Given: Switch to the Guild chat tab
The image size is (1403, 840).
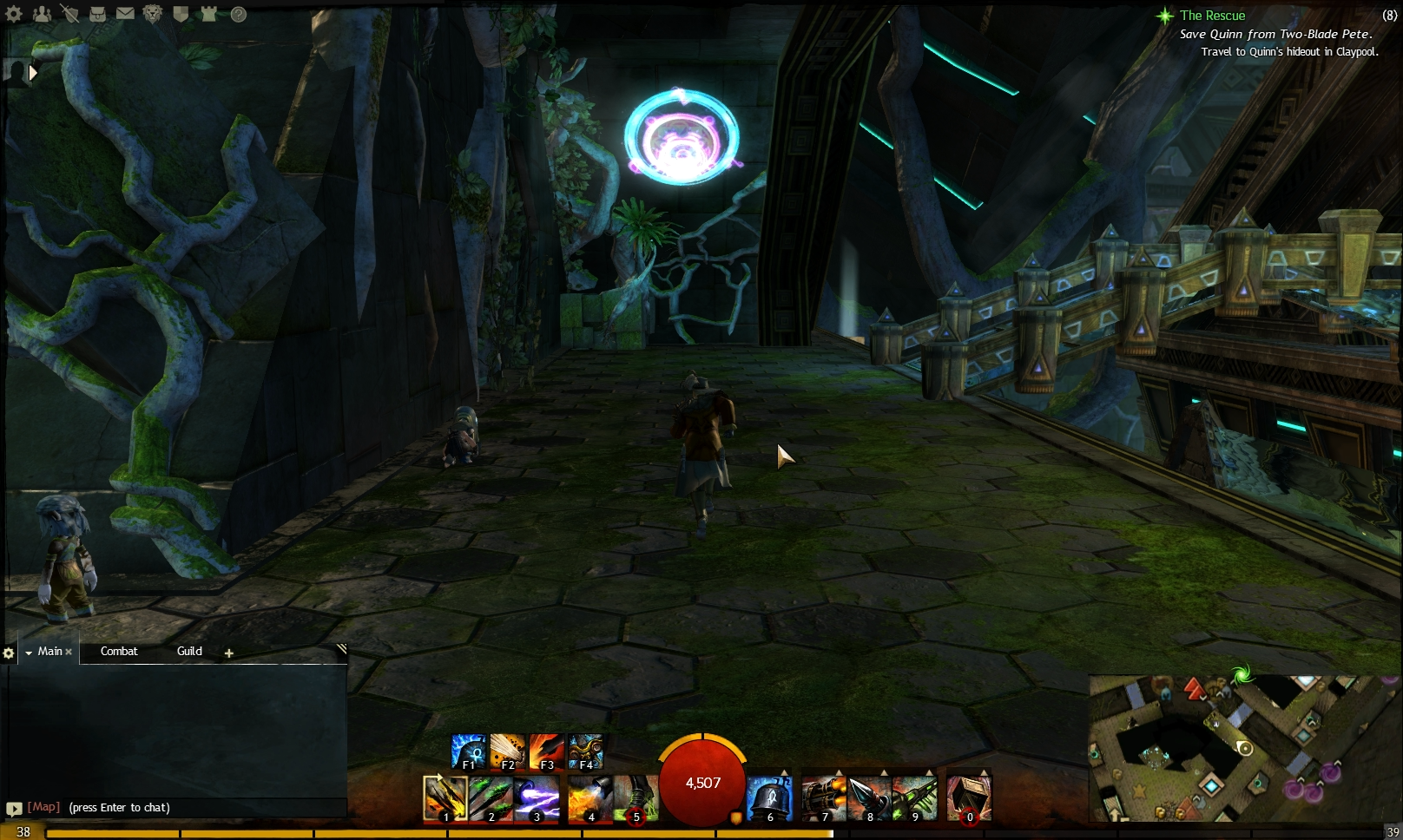Looking at the screenshot, I should pyautogui.click(x=189, y=651).
